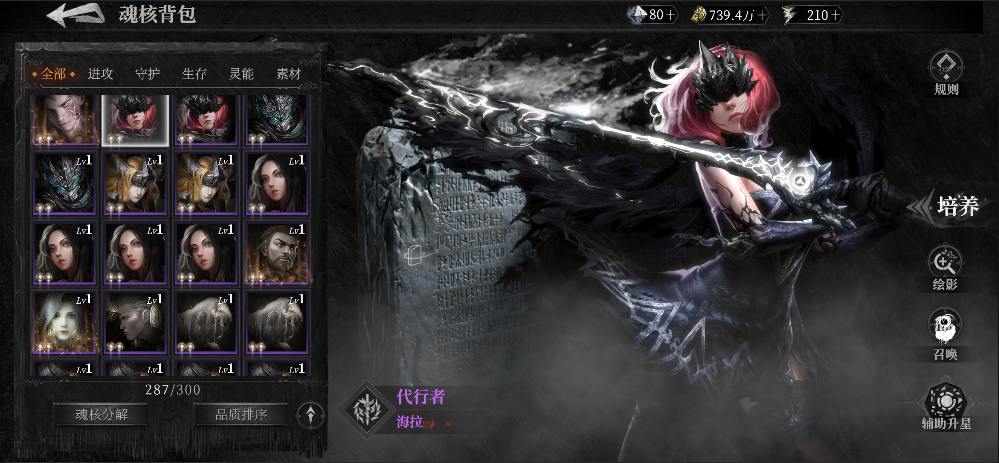Viewport: 999px width, 463px height.
Task: Switch to the 素材 tab
Action: (x=288, y=73)
